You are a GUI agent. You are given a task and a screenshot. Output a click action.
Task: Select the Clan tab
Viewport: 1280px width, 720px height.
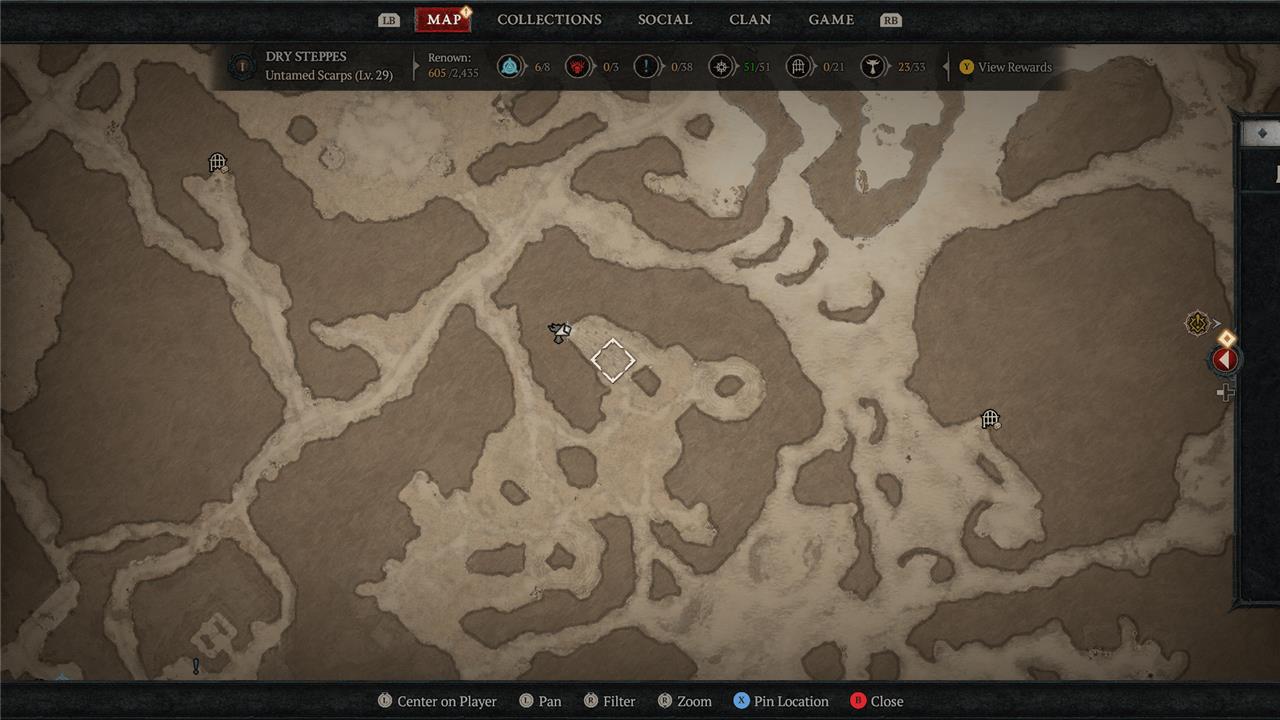pyautogui.click(x=750, y=20)
